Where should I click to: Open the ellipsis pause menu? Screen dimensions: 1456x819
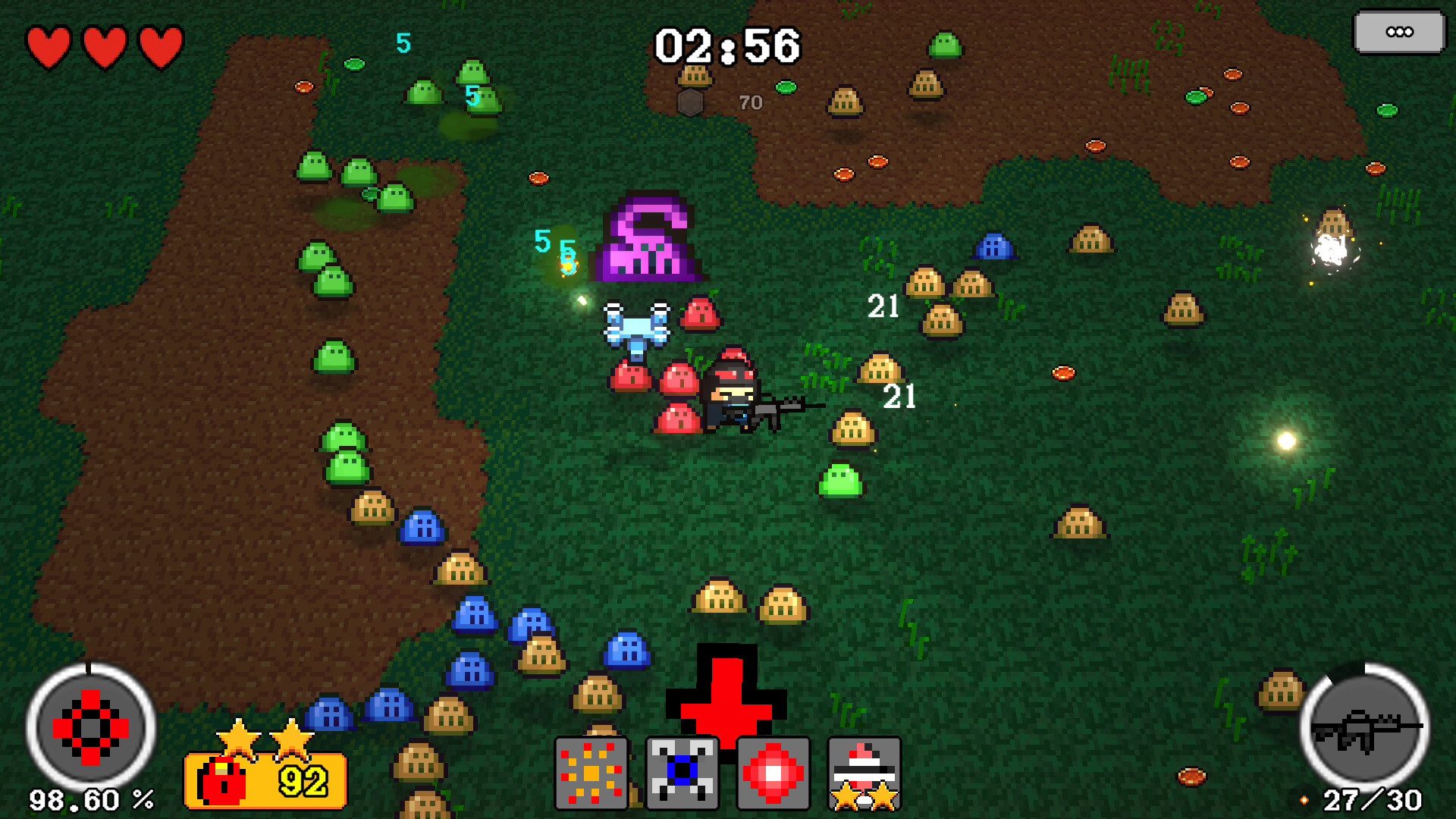pyautogui.click(x=1399, y=32)
